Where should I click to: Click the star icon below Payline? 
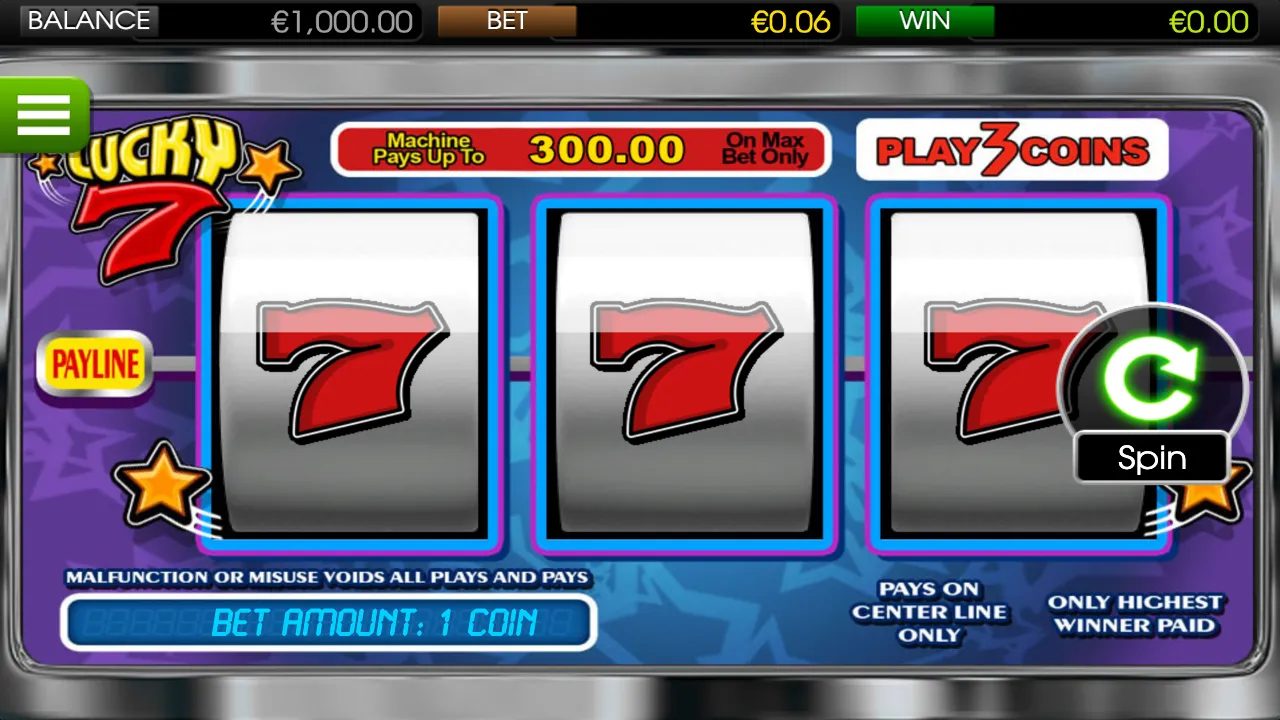[x=160, y=485]
